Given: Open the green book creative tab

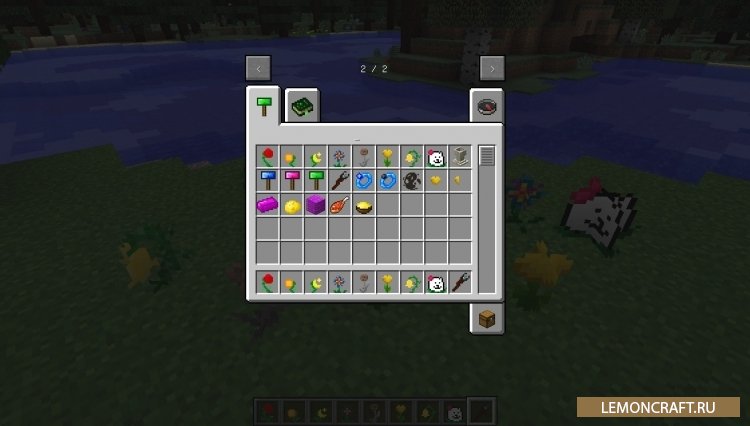Looking at the screenshot, I should 300,106.
